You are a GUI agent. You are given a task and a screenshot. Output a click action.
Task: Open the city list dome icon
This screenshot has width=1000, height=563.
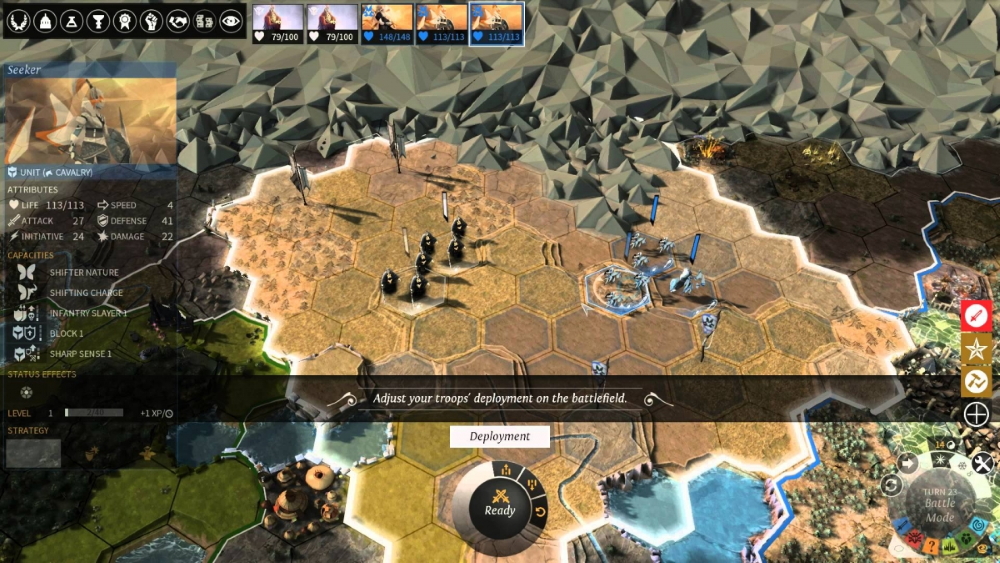click(x=46, y=20)
